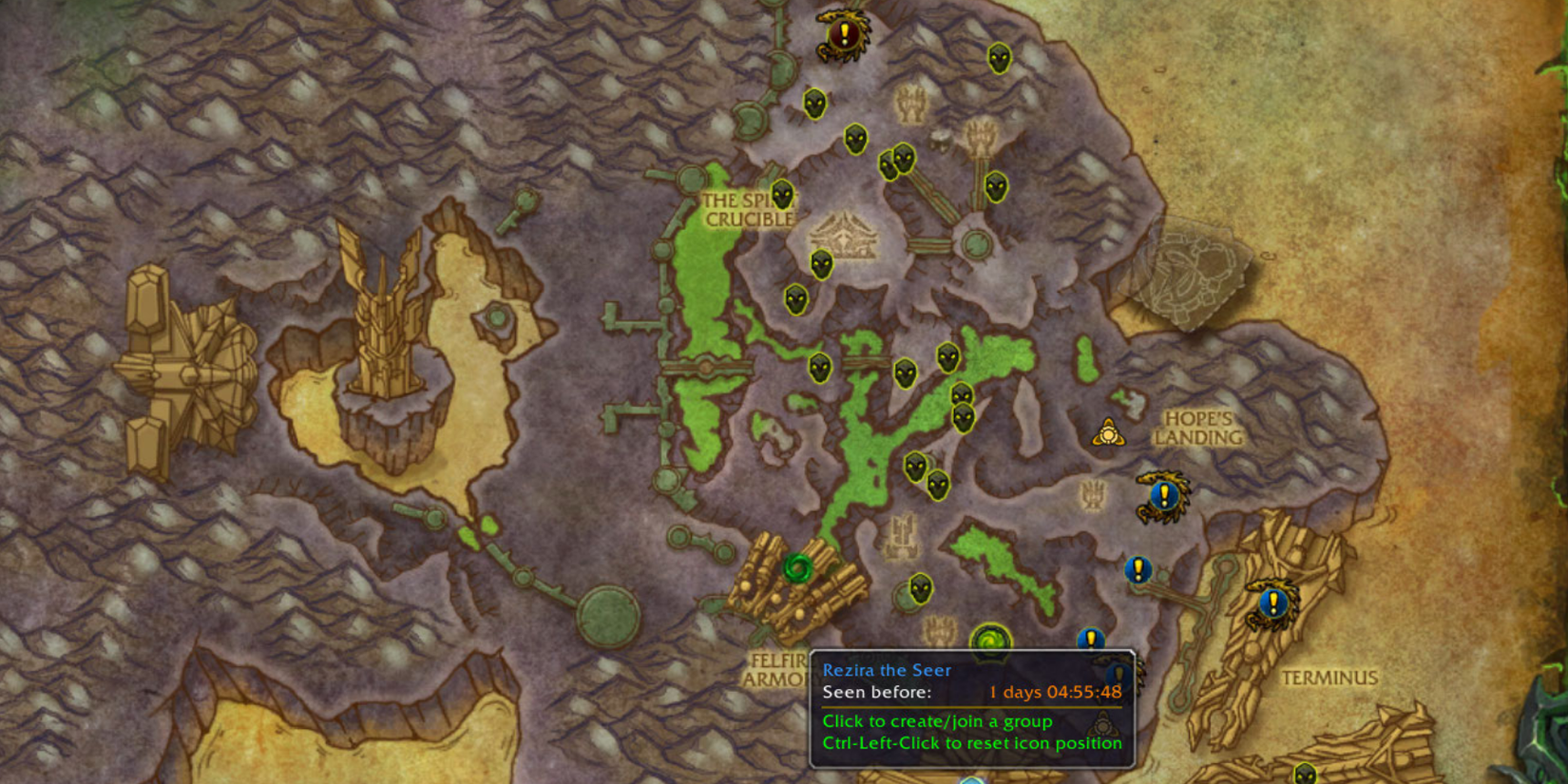The image size is (1568, 784).
Task: Click the plain blue exclamation quest marker near Terminus
Action: (x=1137, y=570)
